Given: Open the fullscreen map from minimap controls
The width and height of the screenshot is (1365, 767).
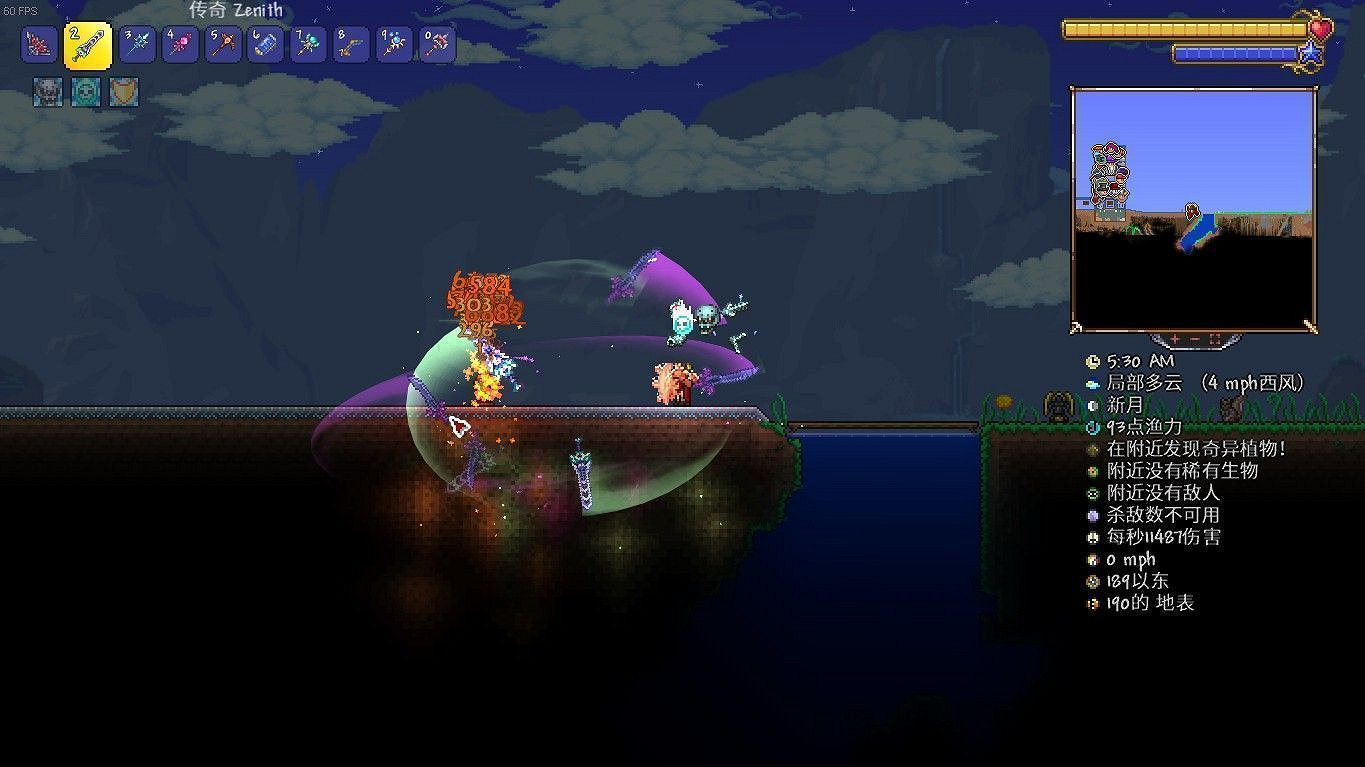Looking at the screenshot, I should click(1216, 337).
